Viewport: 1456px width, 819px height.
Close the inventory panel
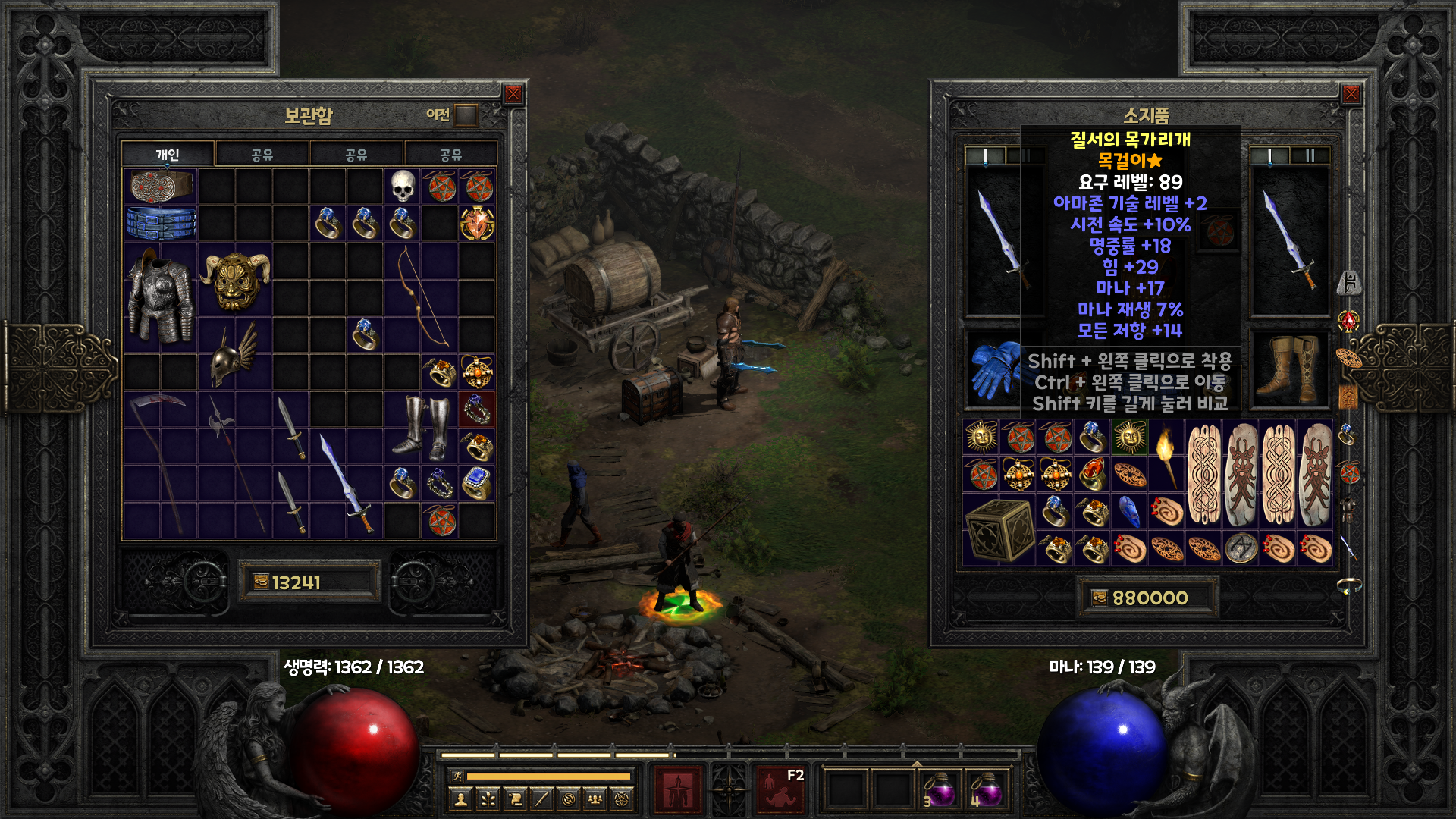pos(1351,94)
